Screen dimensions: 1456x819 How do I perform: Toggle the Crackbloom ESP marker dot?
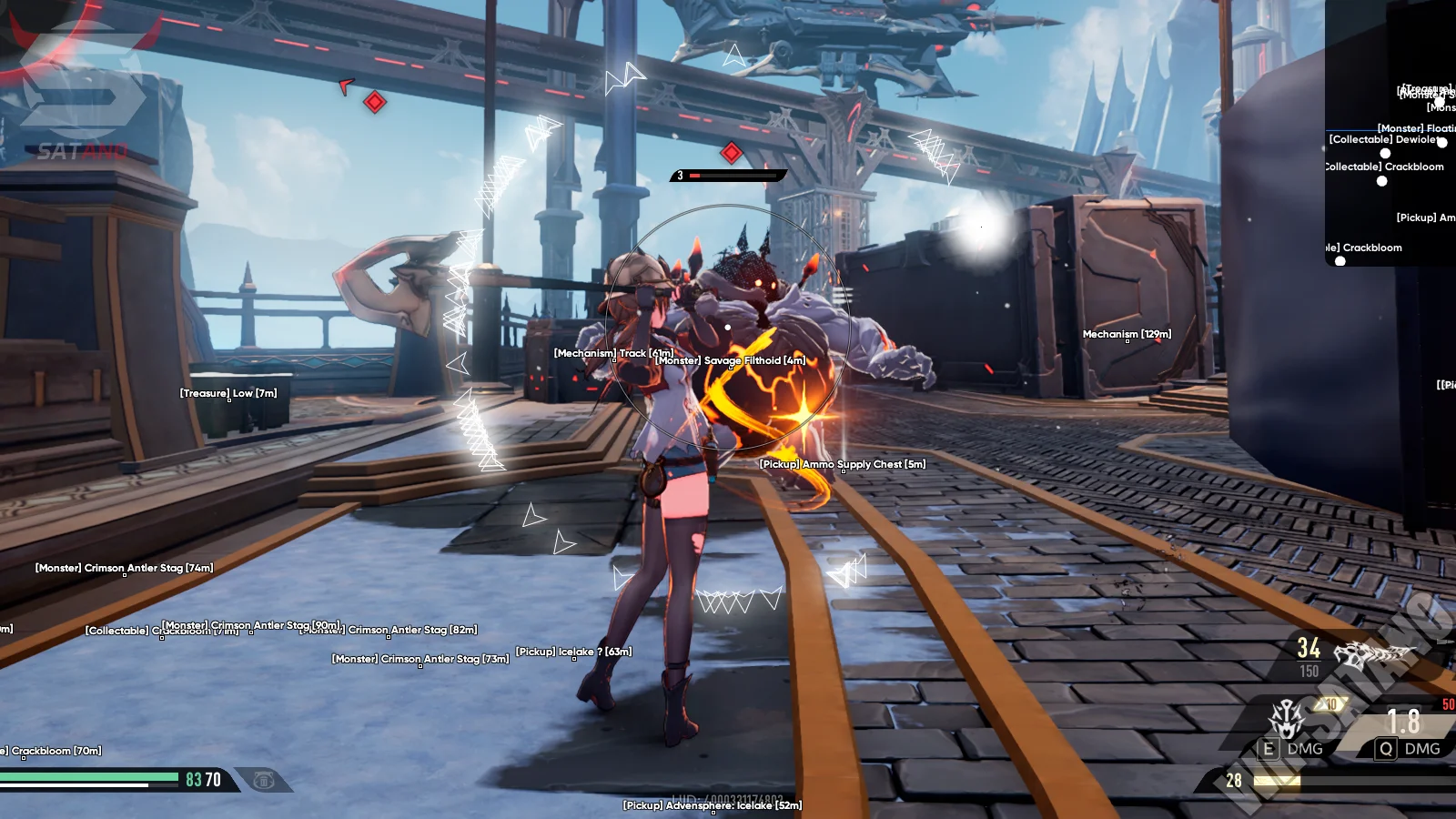1381,181
